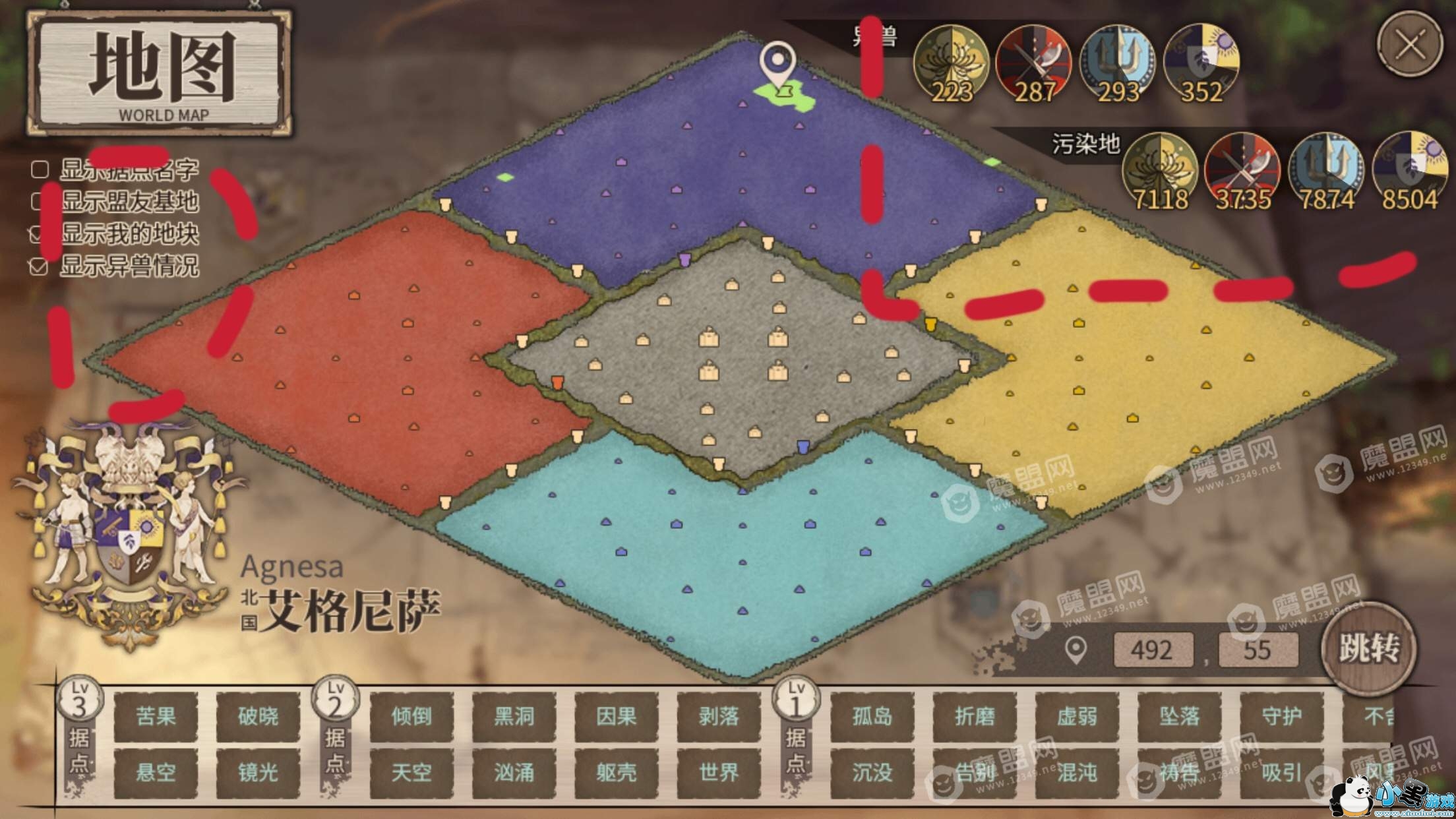Pick the 因果 stronghold button
Viewport: 1456px width, 819px height.
[x=616, y=716]
